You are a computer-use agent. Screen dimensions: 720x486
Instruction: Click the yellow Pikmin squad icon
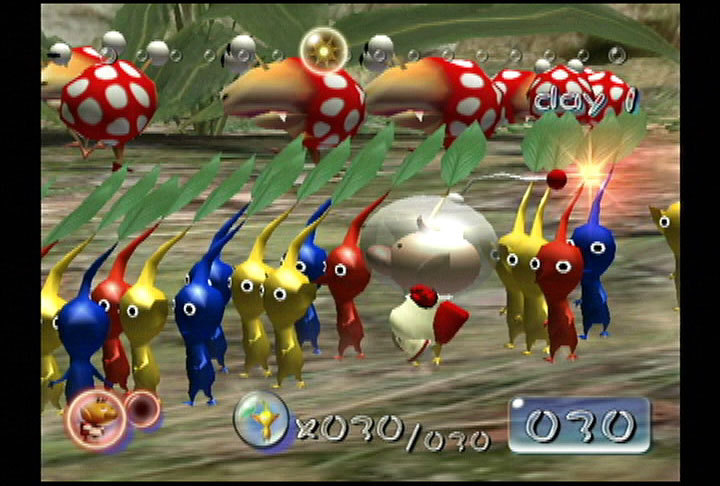pos(262,418)
